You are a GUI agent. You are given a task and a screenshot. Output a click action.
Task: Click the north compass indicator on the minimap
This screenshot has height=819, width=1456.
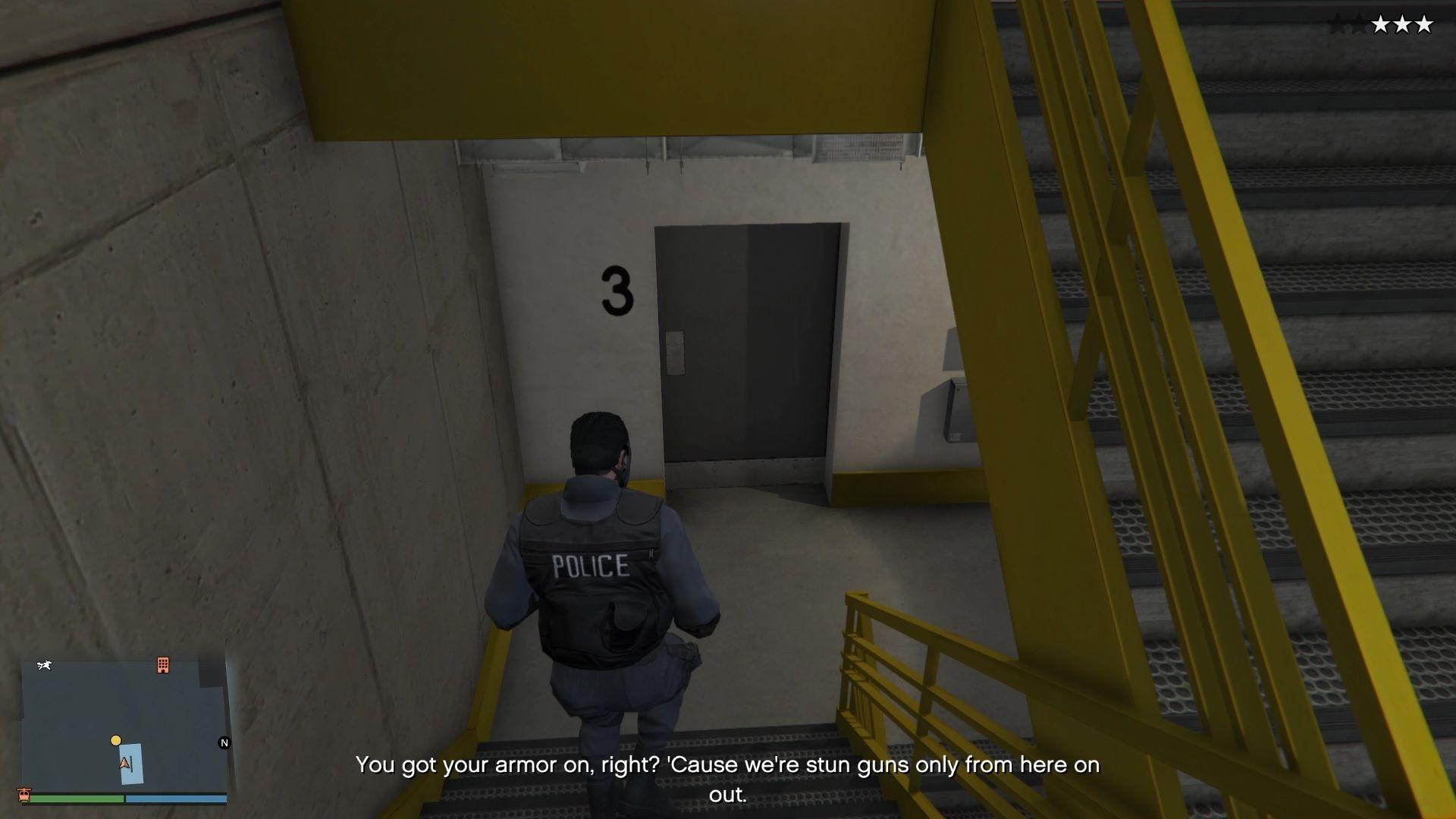(x=224, y=742)
